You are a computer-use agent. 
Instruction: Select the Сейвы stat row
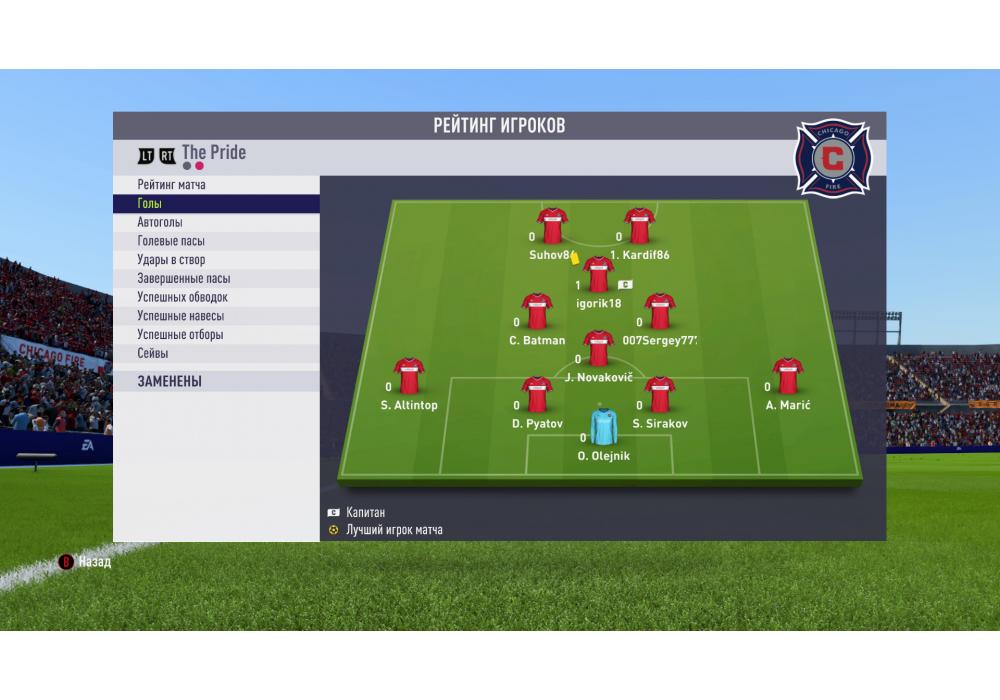pos(216,353)
